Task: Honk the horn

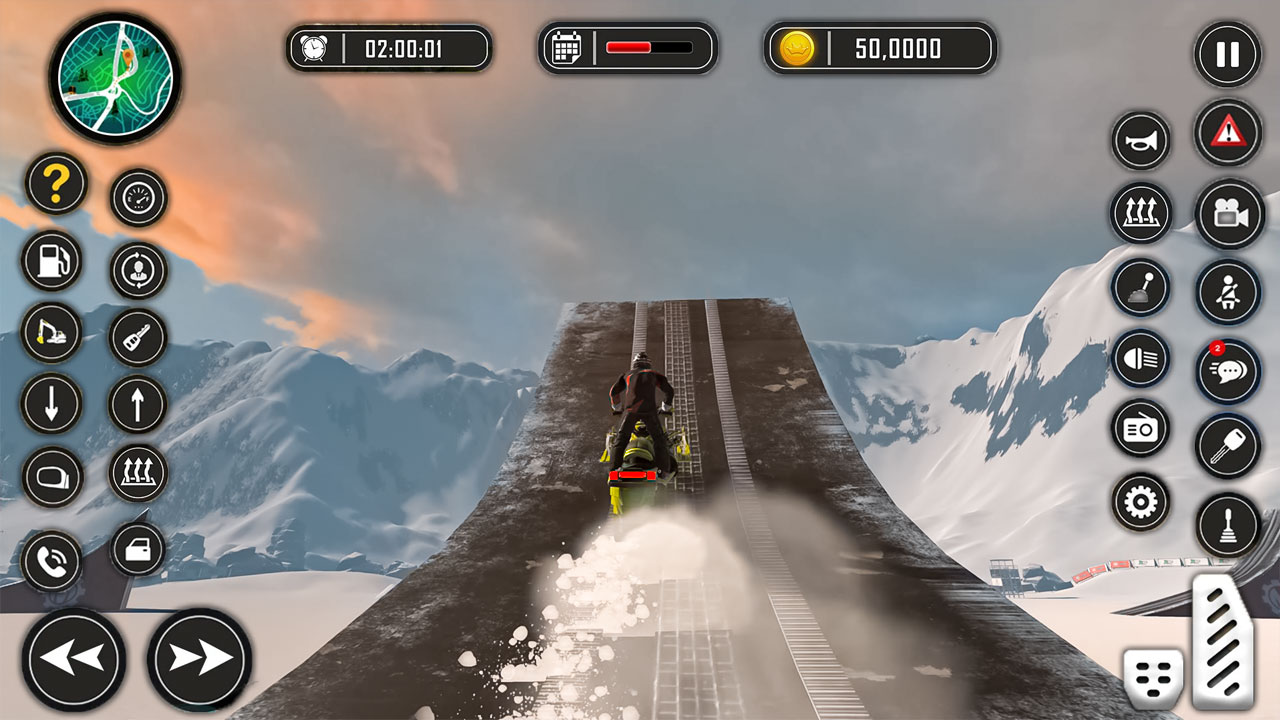Action: pos(1140,139)
